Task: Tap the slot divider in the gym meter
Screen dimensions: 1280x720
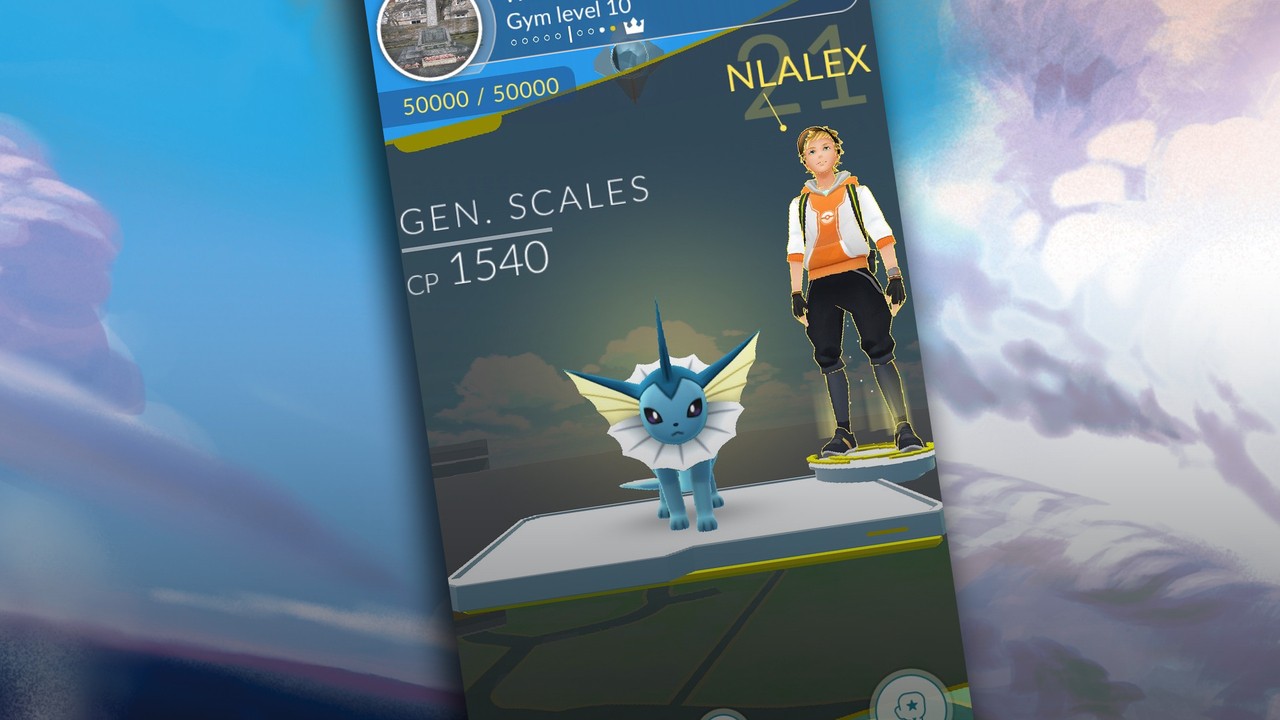Action: 570,35
